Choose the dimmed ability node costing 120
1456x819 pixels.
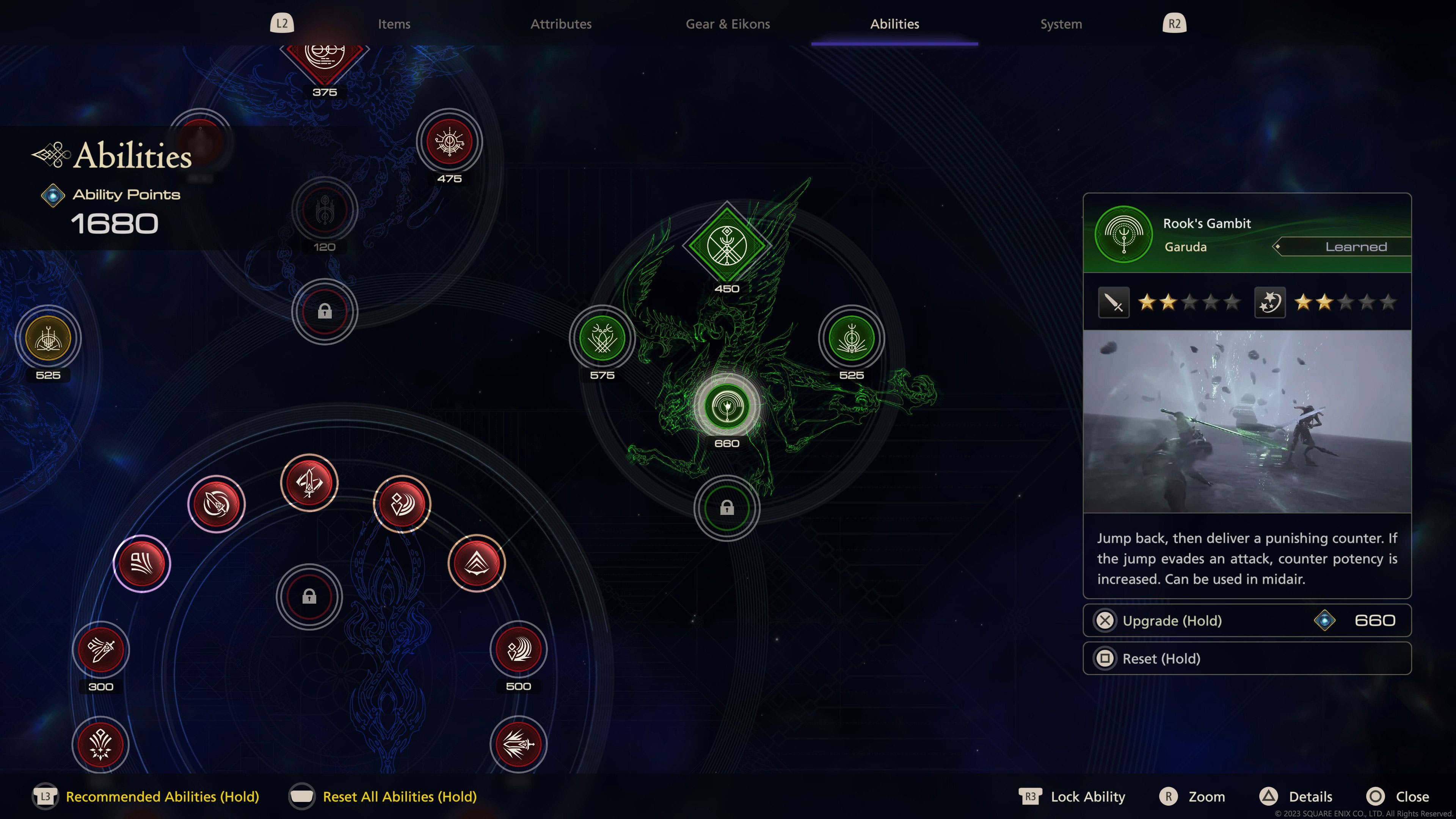[x=325, y=210]
